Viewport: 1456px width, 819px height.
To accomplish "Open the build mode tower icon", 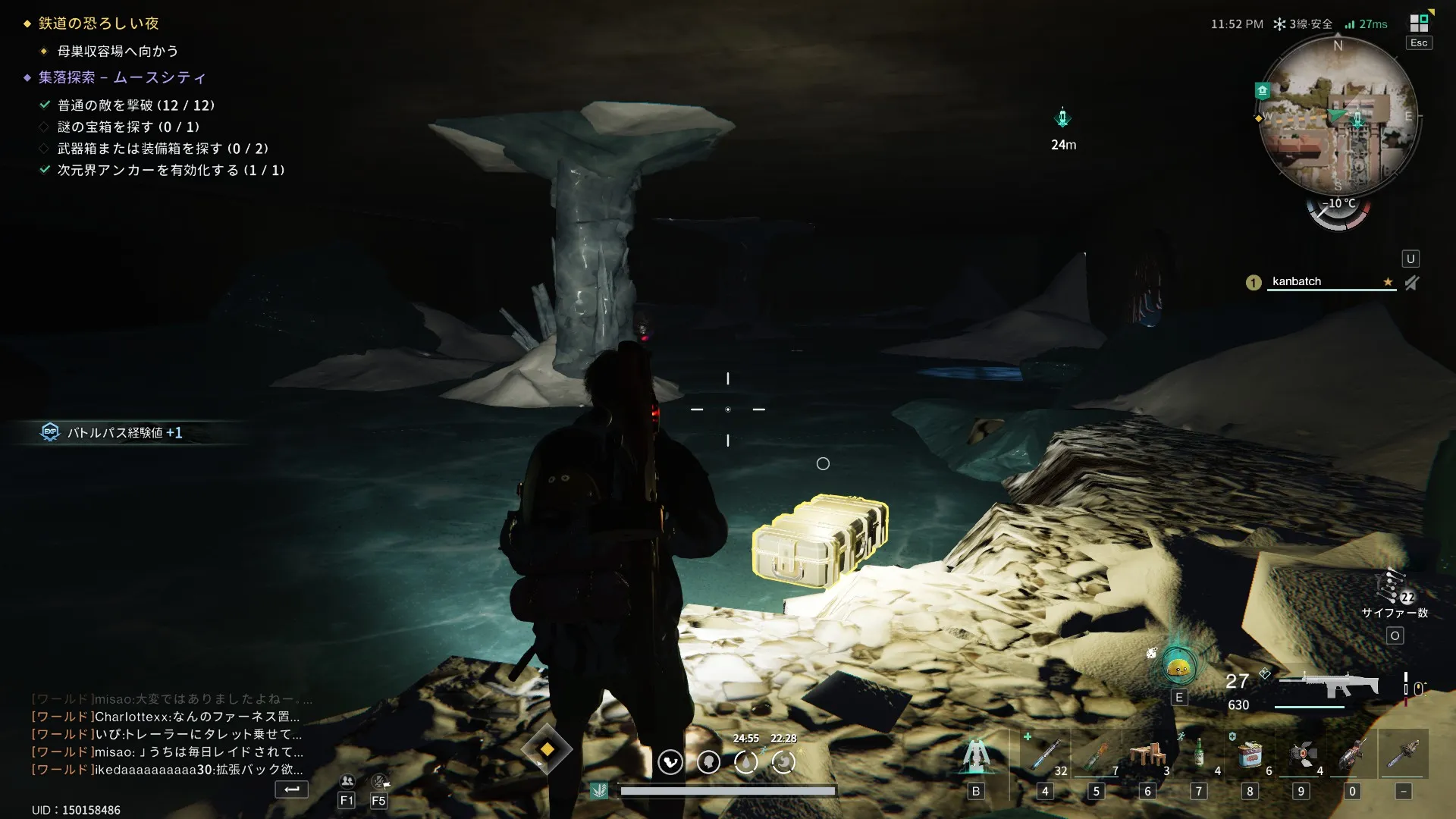I will click(x=976, y=755).
